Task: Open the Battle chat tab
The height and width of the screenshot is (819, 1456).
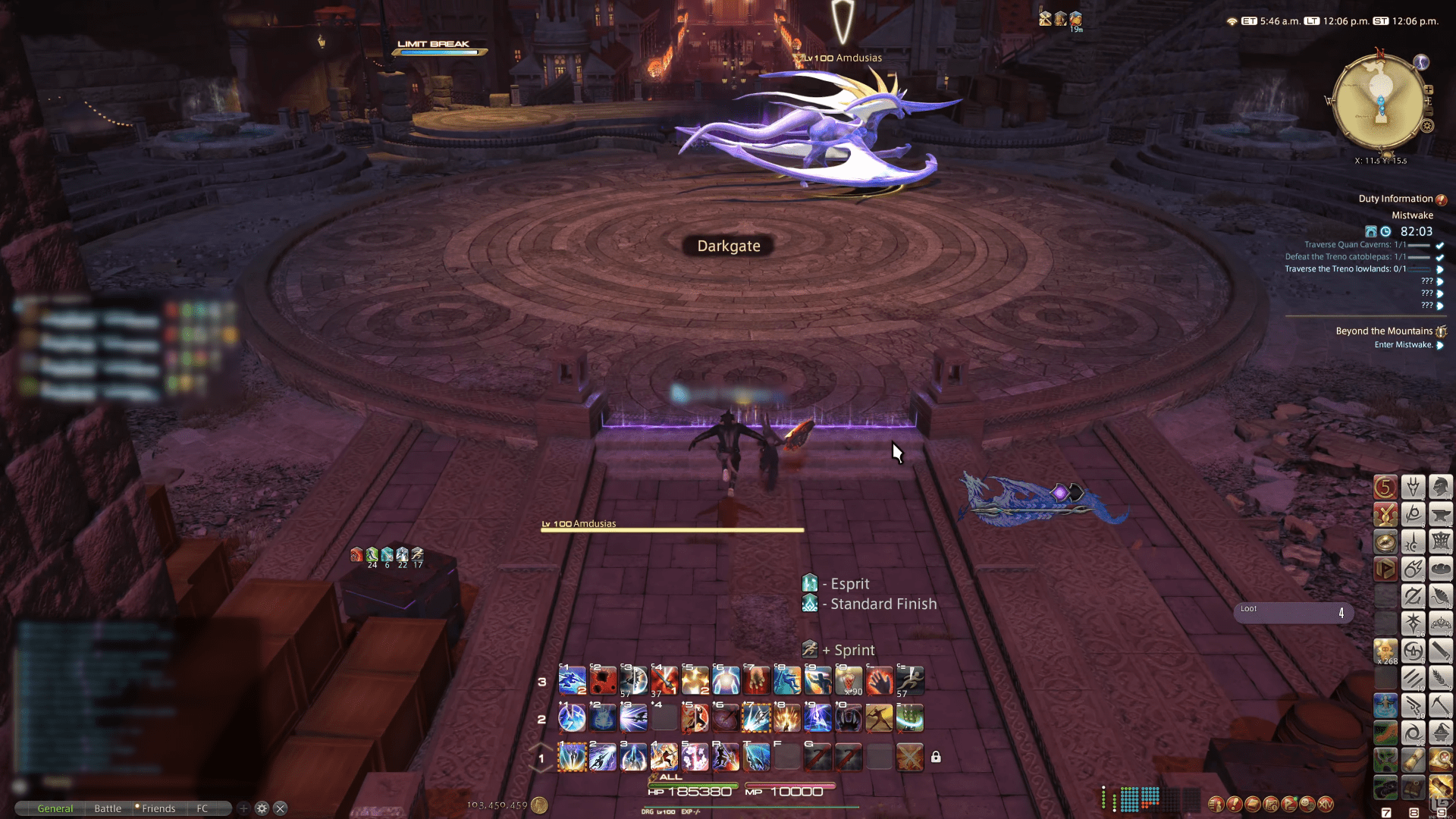Action: pos(108,808)
